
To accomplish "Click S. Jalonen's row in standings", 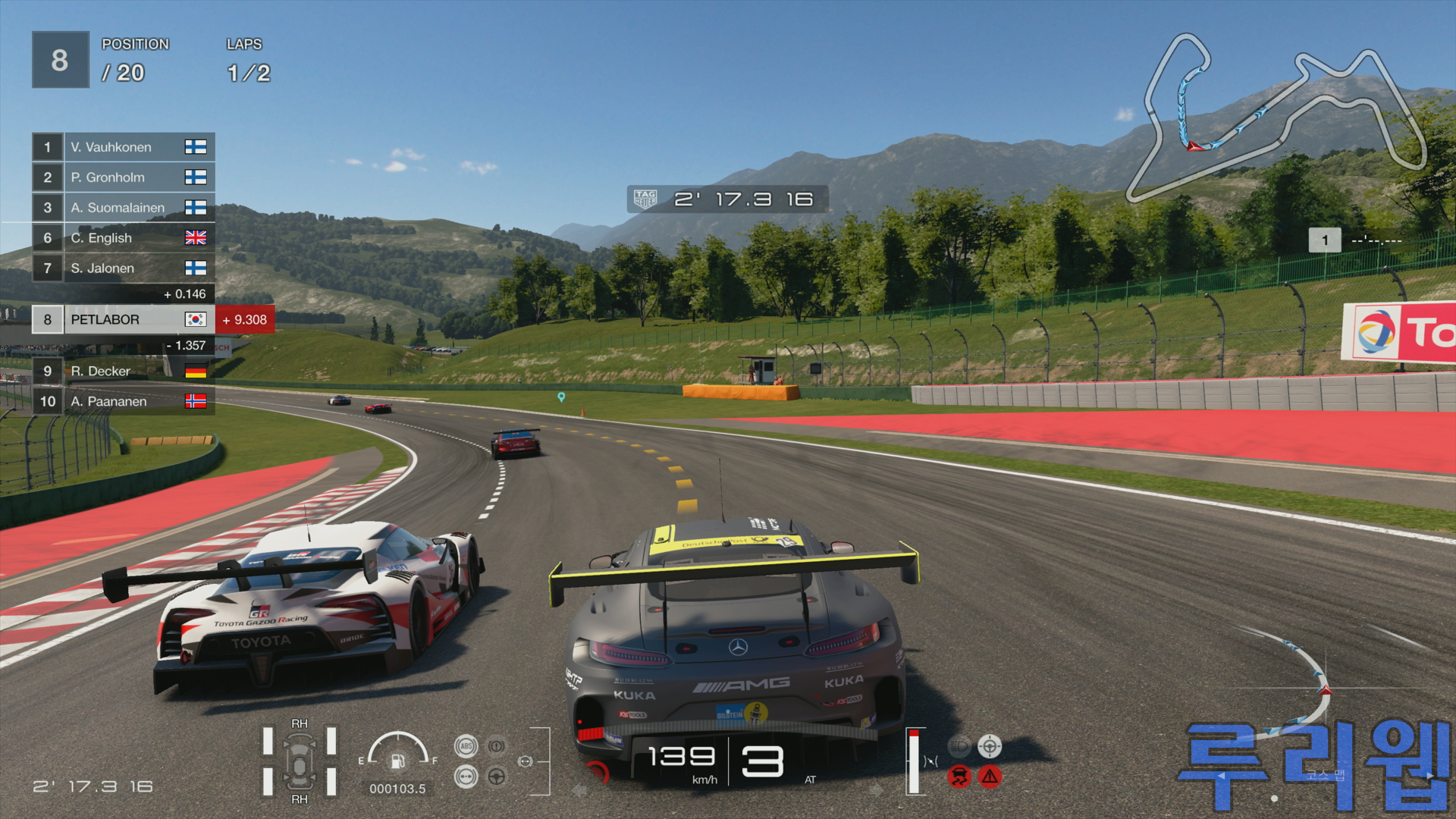I will pos(124,268).
